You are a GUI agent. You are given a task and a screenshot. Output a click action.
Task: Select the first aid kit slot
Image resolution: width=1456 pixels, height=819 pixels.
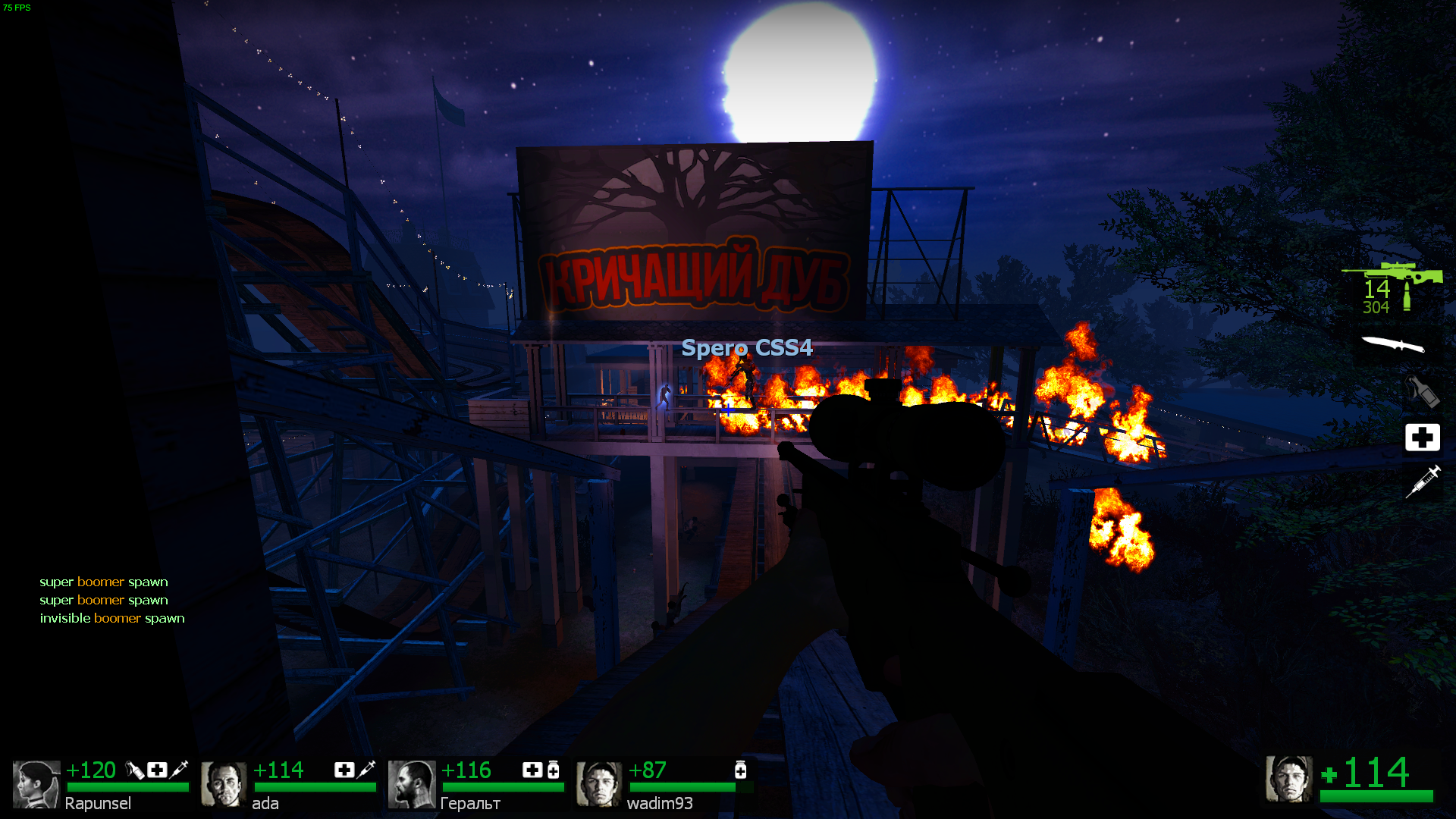coord(1422,438)
